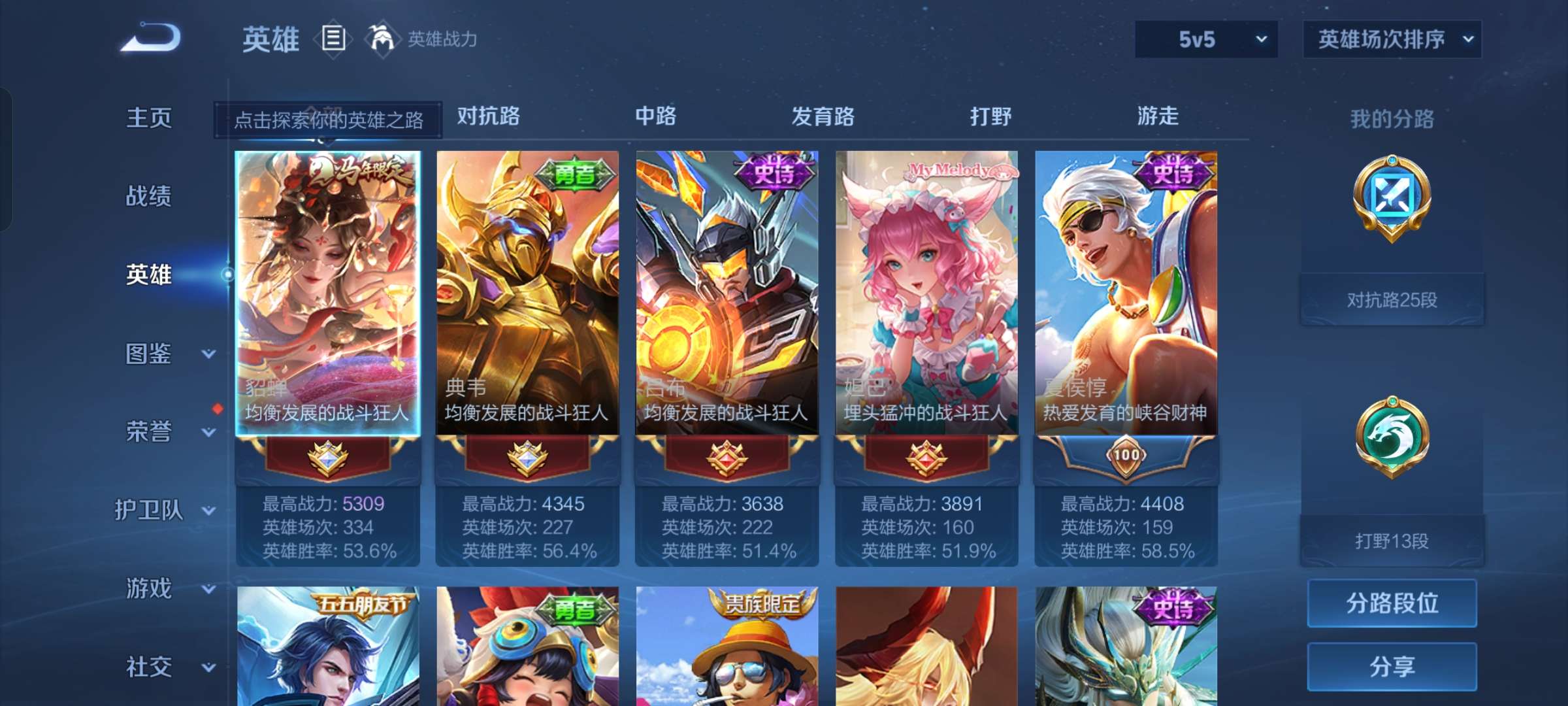The width and height of the screenshot is (1568, 706).
Task: Expand the 社交 sidebar section
Action: click(157, 667)
